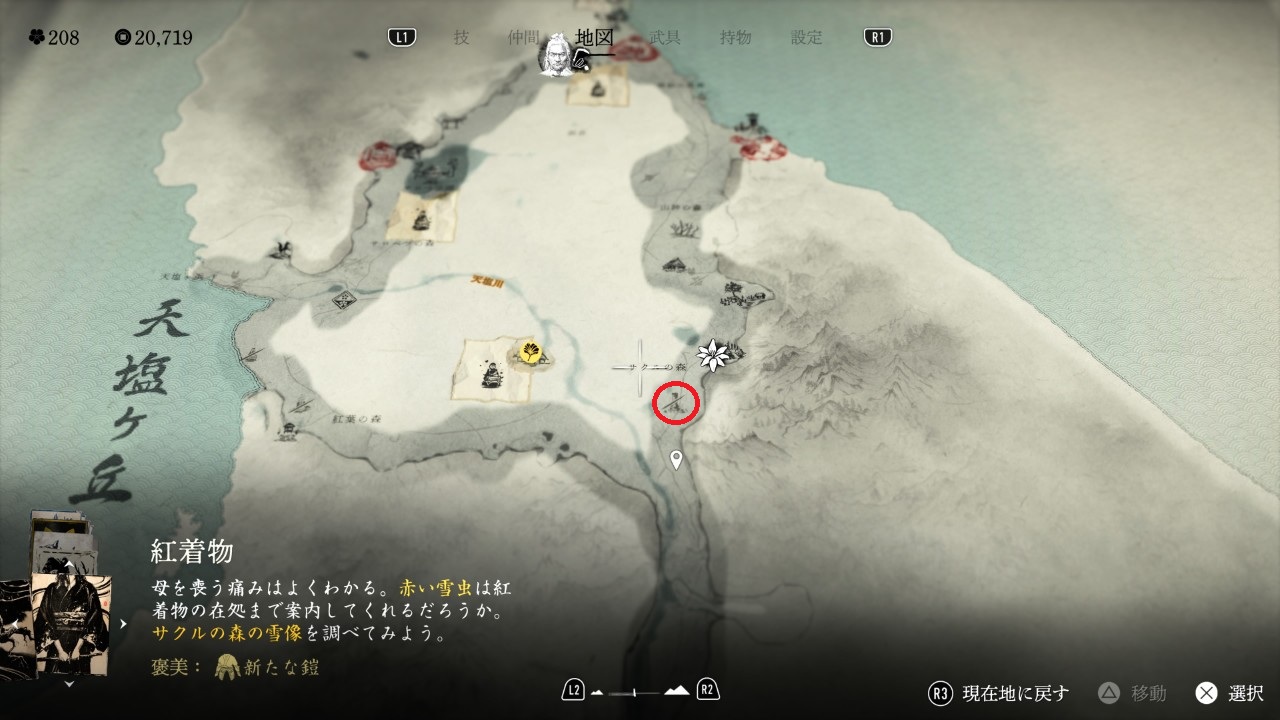Screen dimensions: 1280x720
Task: Open the 仲間 (companions) tab
Action: [x=523, y=37]
